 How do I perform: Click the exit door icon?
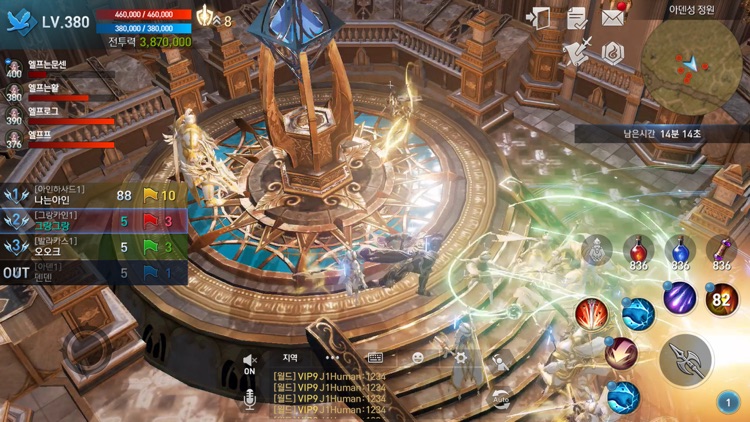click(x=540, y=18)
